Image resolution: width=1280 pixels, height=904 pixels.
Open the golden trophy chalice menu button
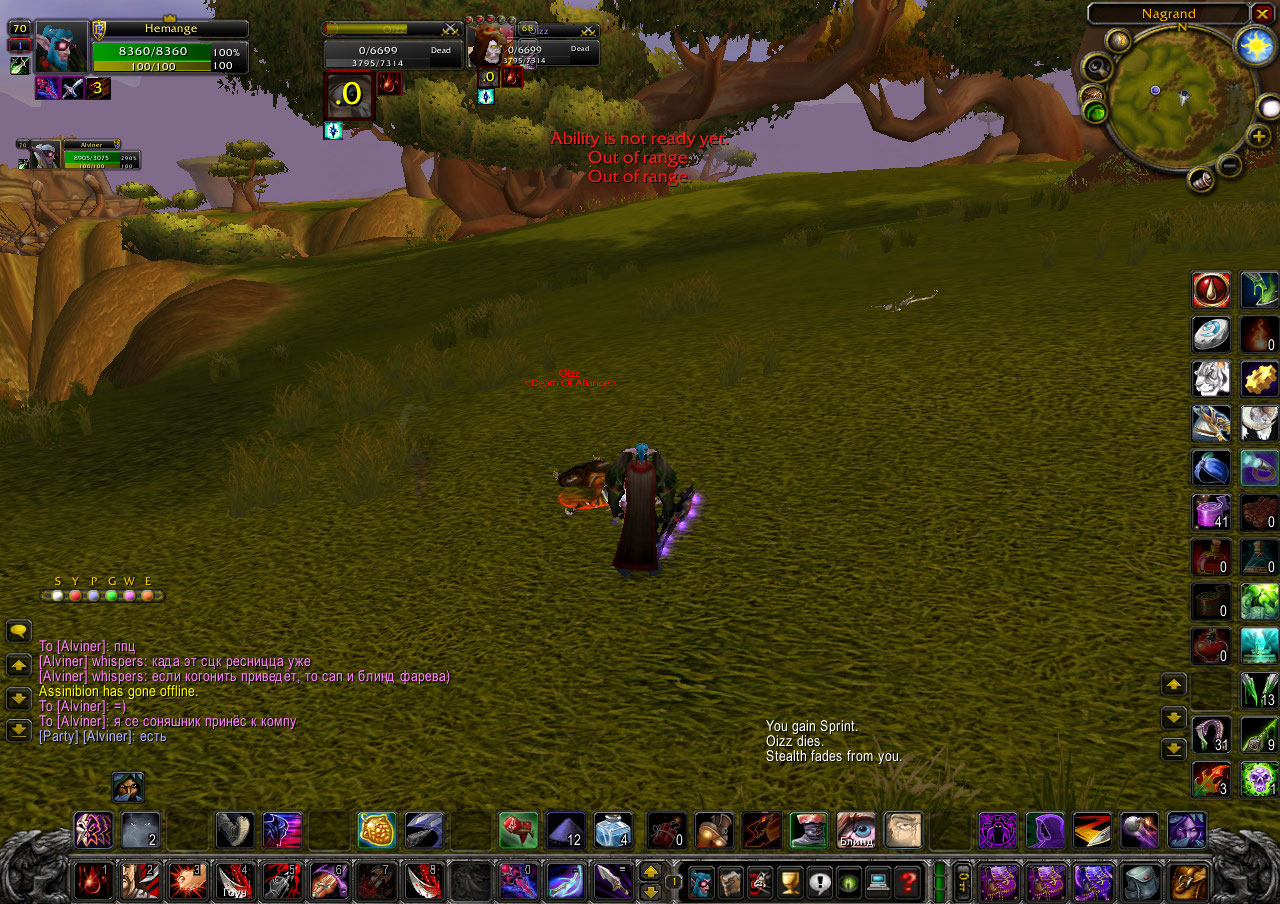pos(790,883)
